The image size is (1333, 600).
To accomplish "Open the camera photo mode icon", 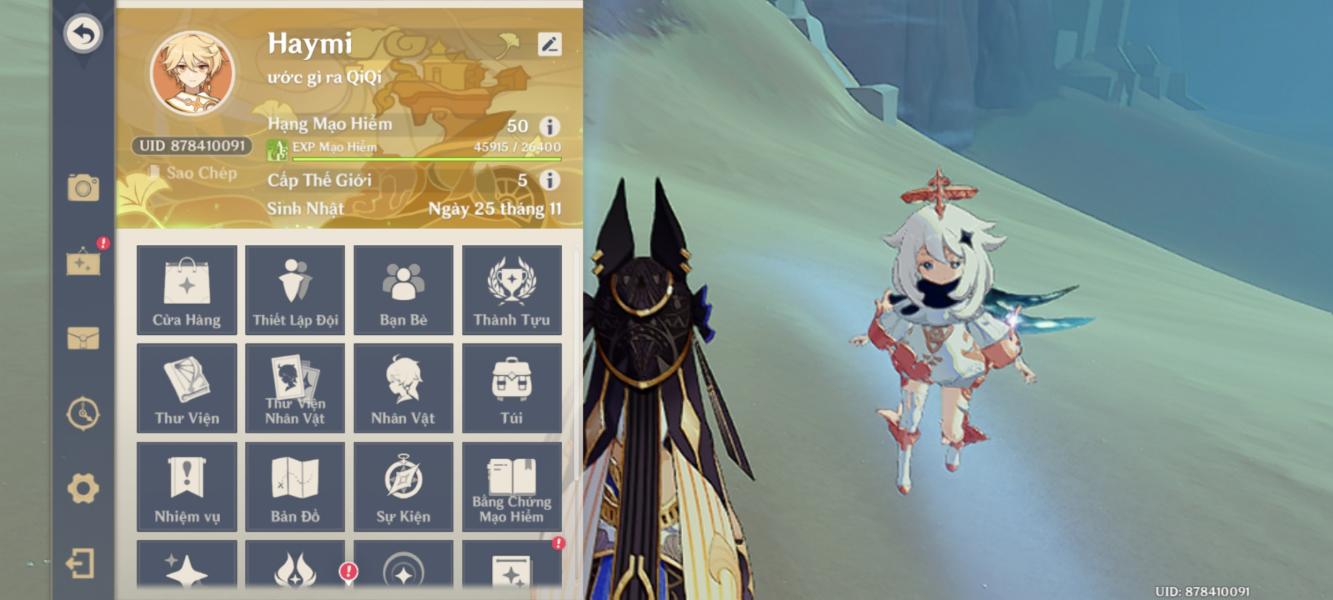I will pos(83,187).
